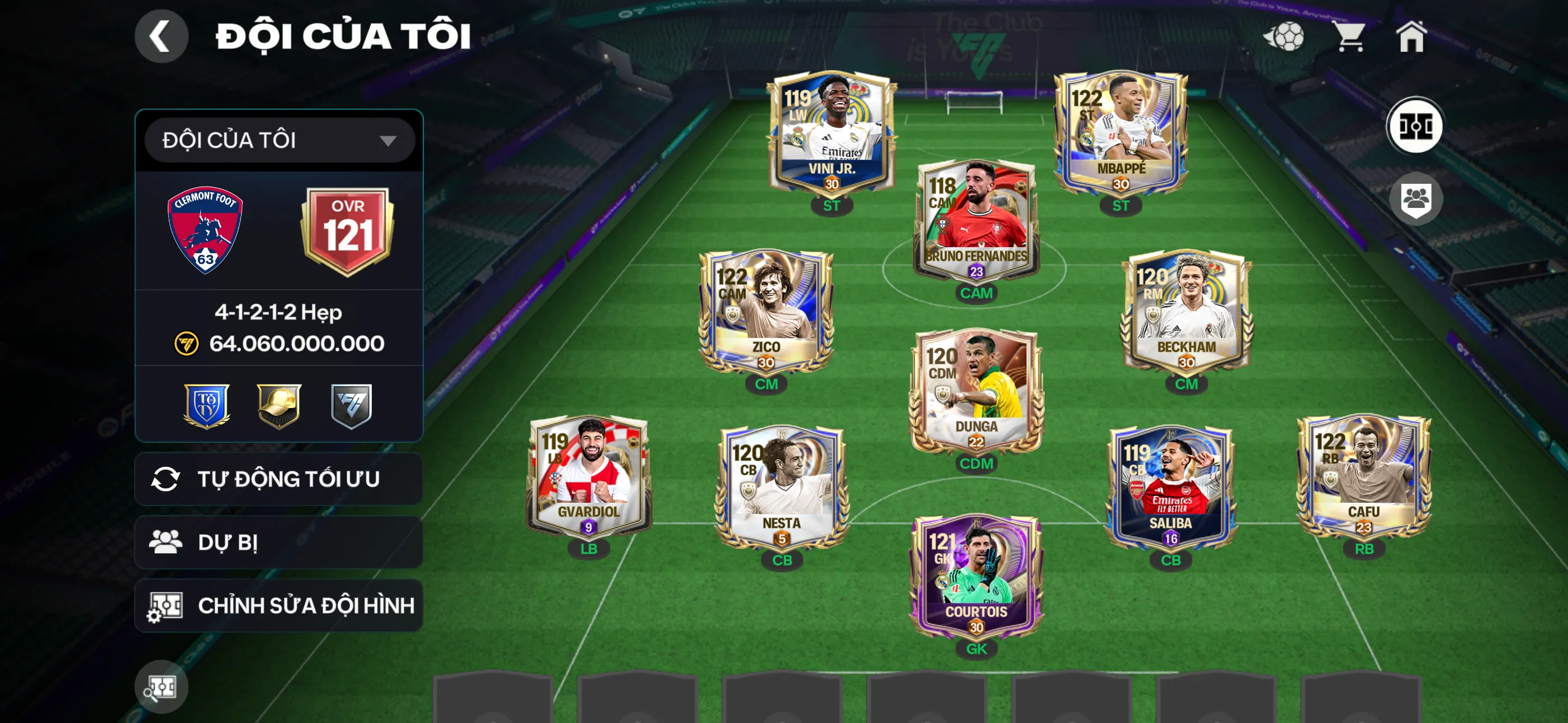The image size is (1568, 723).
Task: Toggle the DỰ BỊ reserves panel
Action: point(278,543)
